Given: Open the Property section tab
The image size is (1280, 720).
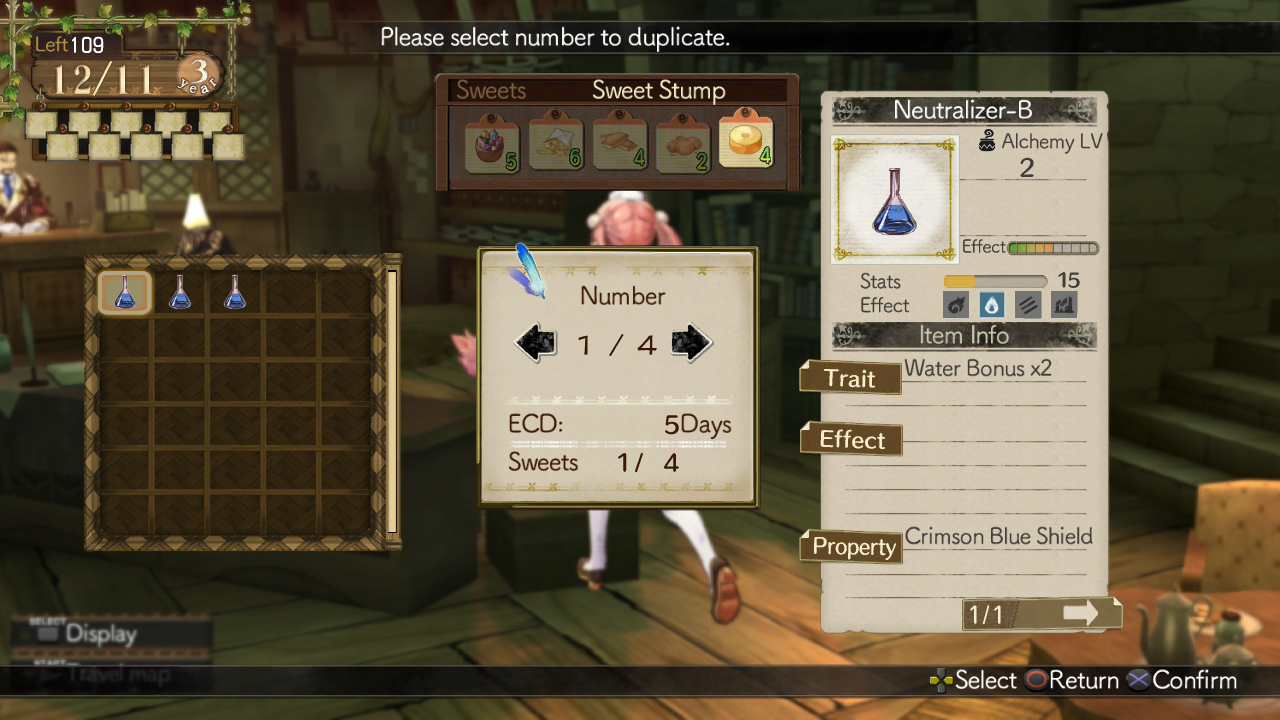Looking at the screenshot, I should [x=852, y=547].
